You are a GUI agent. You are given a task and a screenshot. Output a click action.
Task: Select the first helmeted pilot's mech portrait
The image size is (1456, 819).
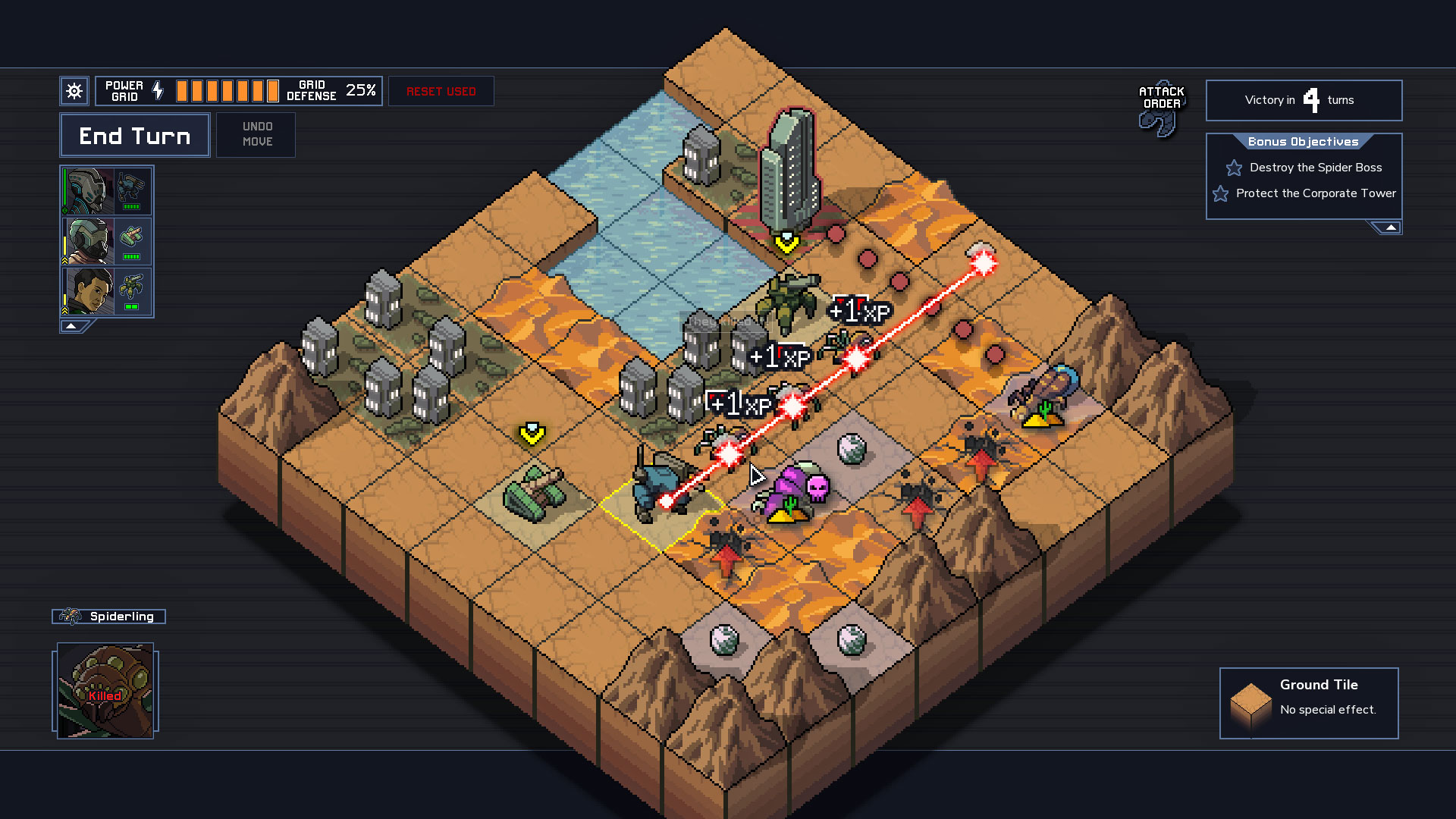(x=107, y=192)
